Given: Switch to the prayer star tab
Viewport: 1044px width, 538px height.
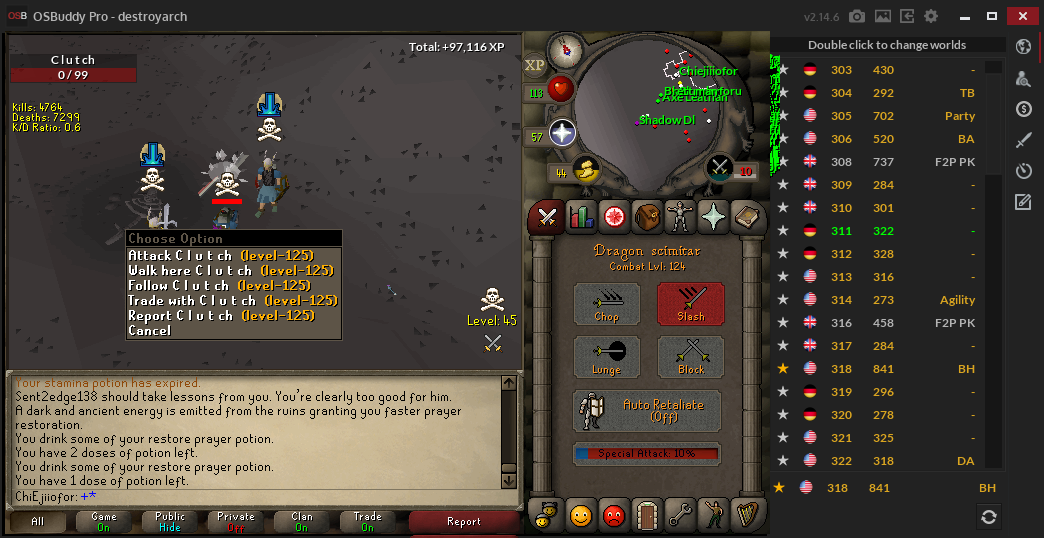Looking at the screenshot, I should coord(713,216).
